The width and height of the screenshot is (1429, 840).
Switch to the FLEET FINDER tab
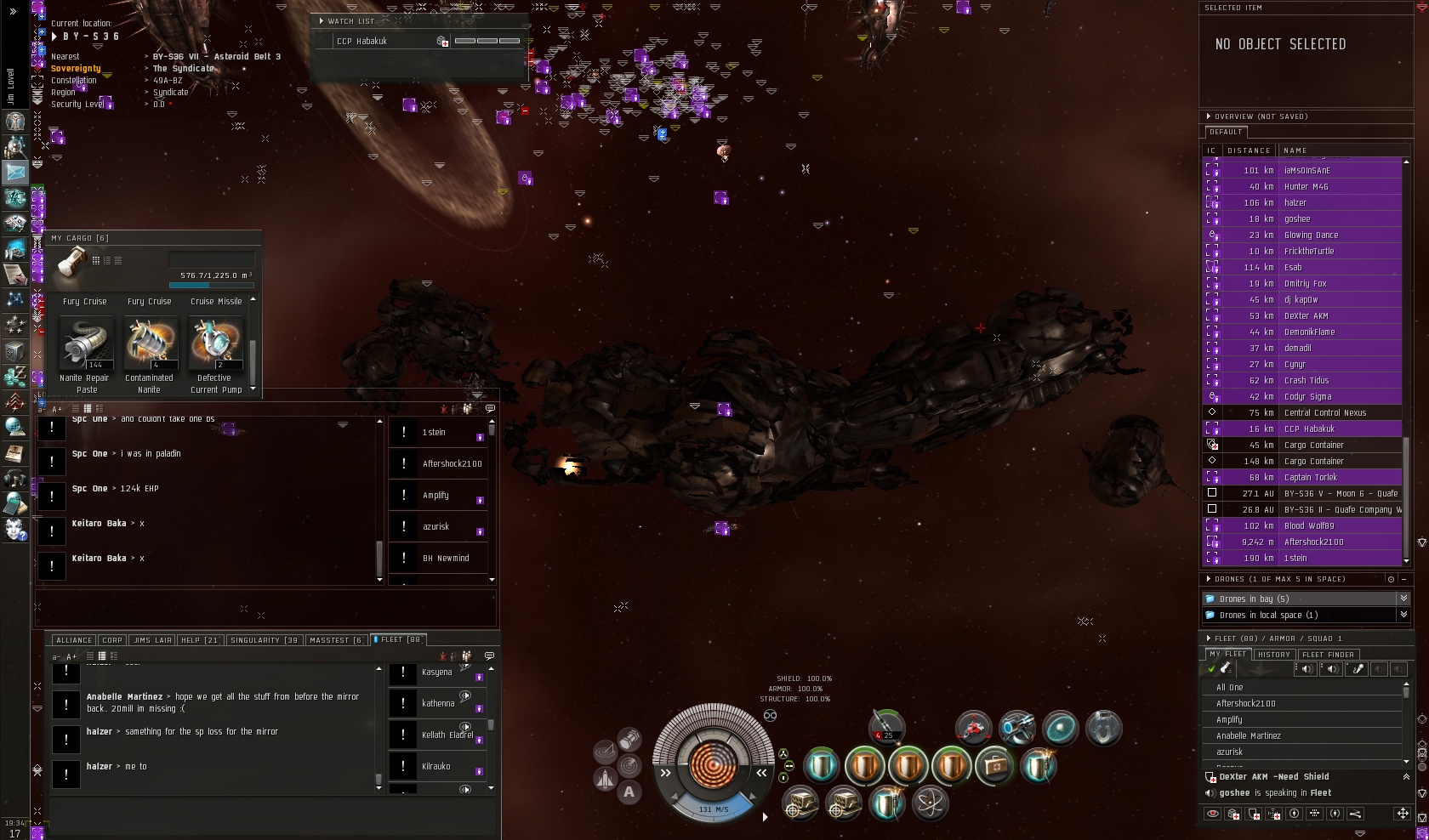1328,655
